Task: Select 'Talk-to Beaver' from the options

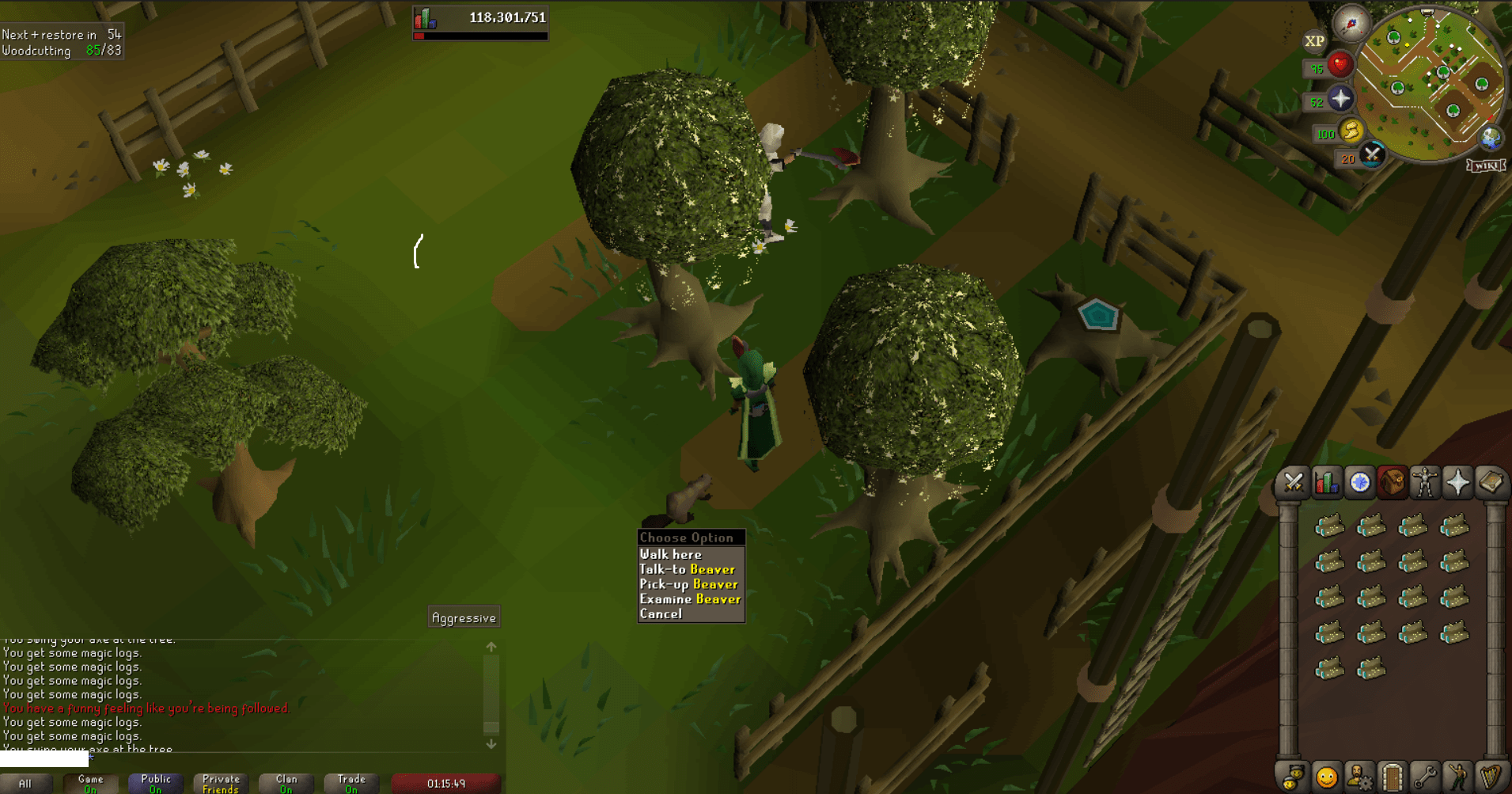Action: point(685,569)
